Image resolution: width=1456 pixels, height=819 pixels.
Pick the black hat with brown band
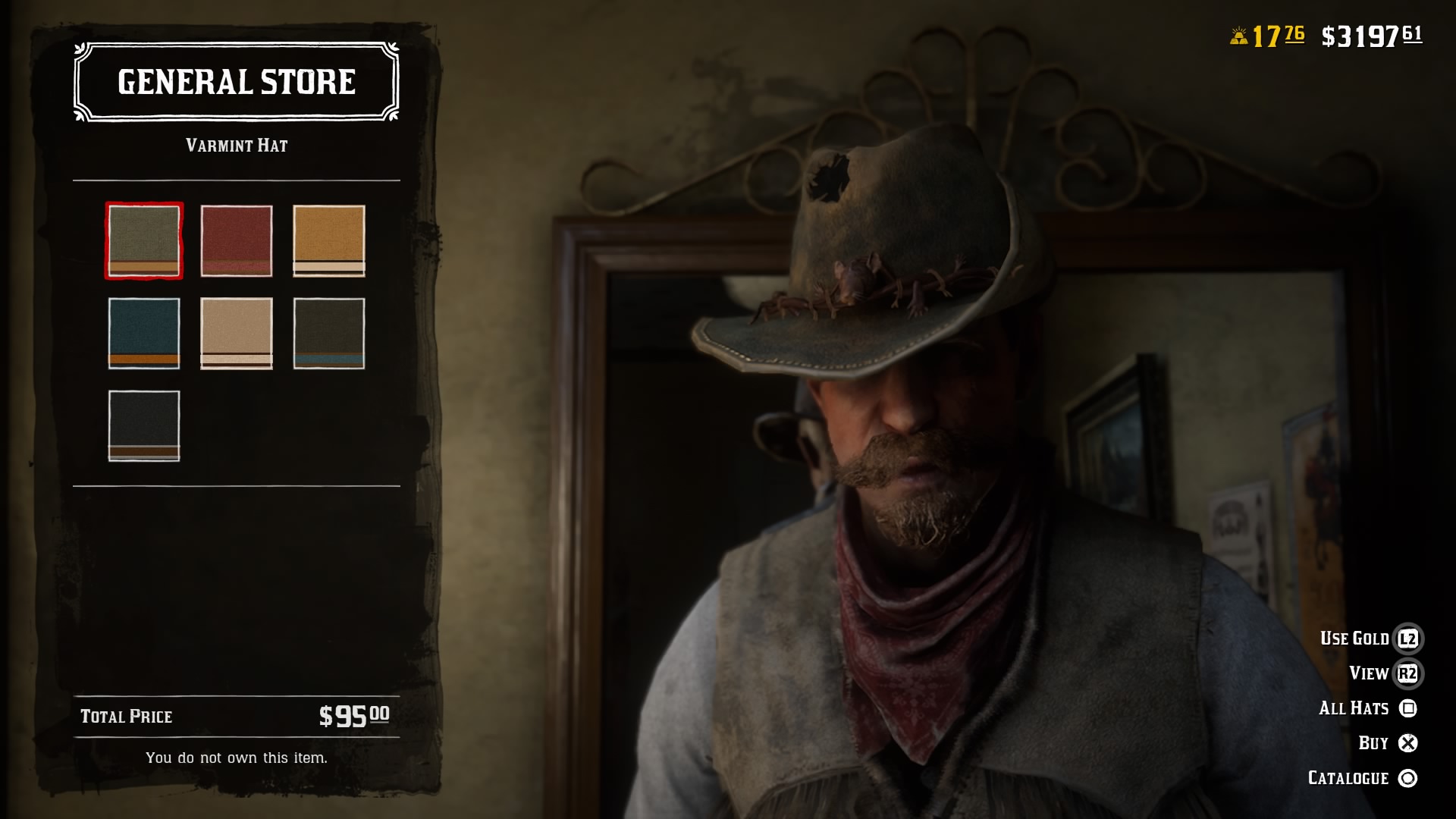click(143, 425)
